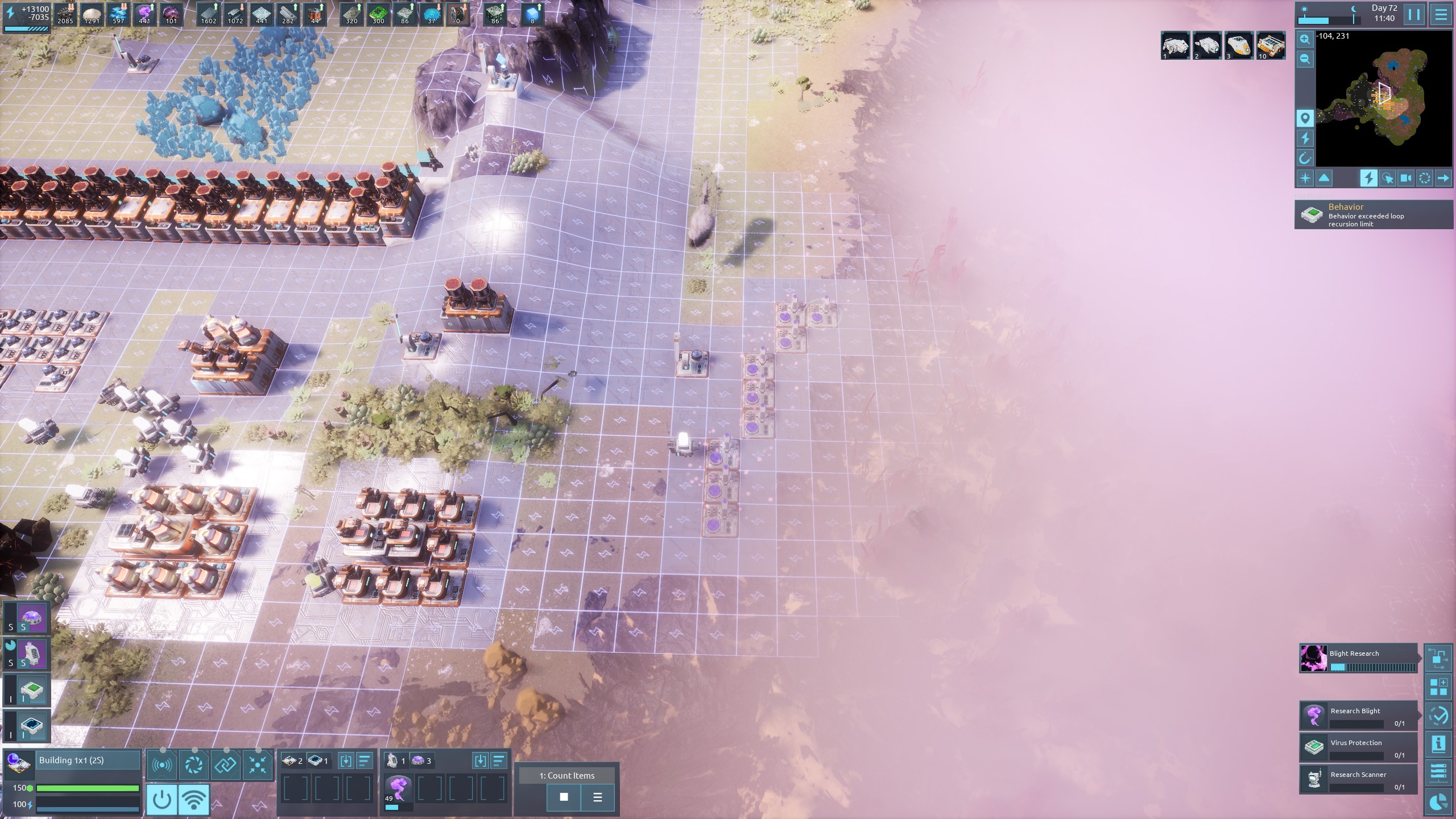Pause the game simulation

pos(1414,15)
